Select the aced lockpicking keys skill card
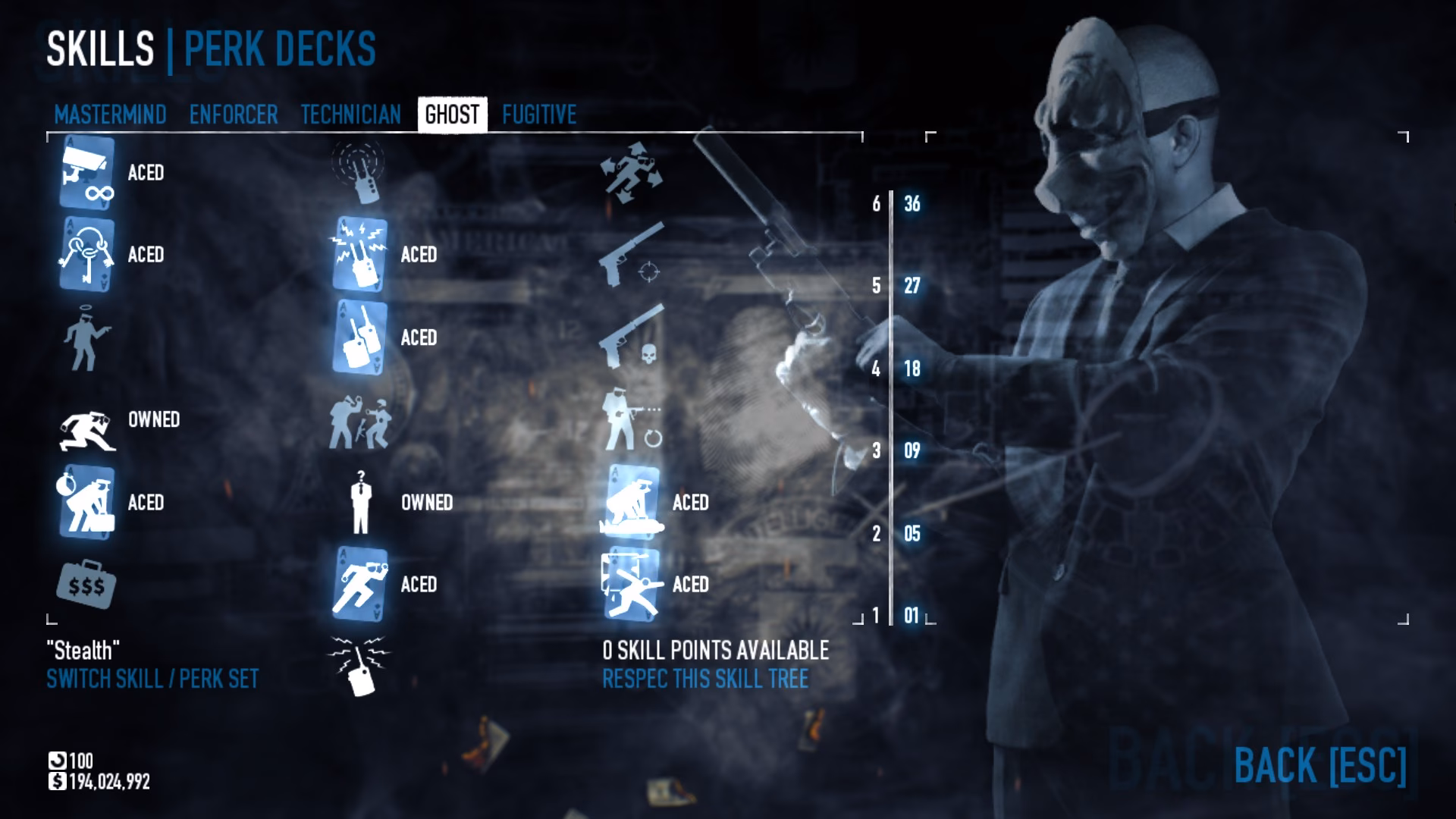1456x819 pixels. [86, 256]
